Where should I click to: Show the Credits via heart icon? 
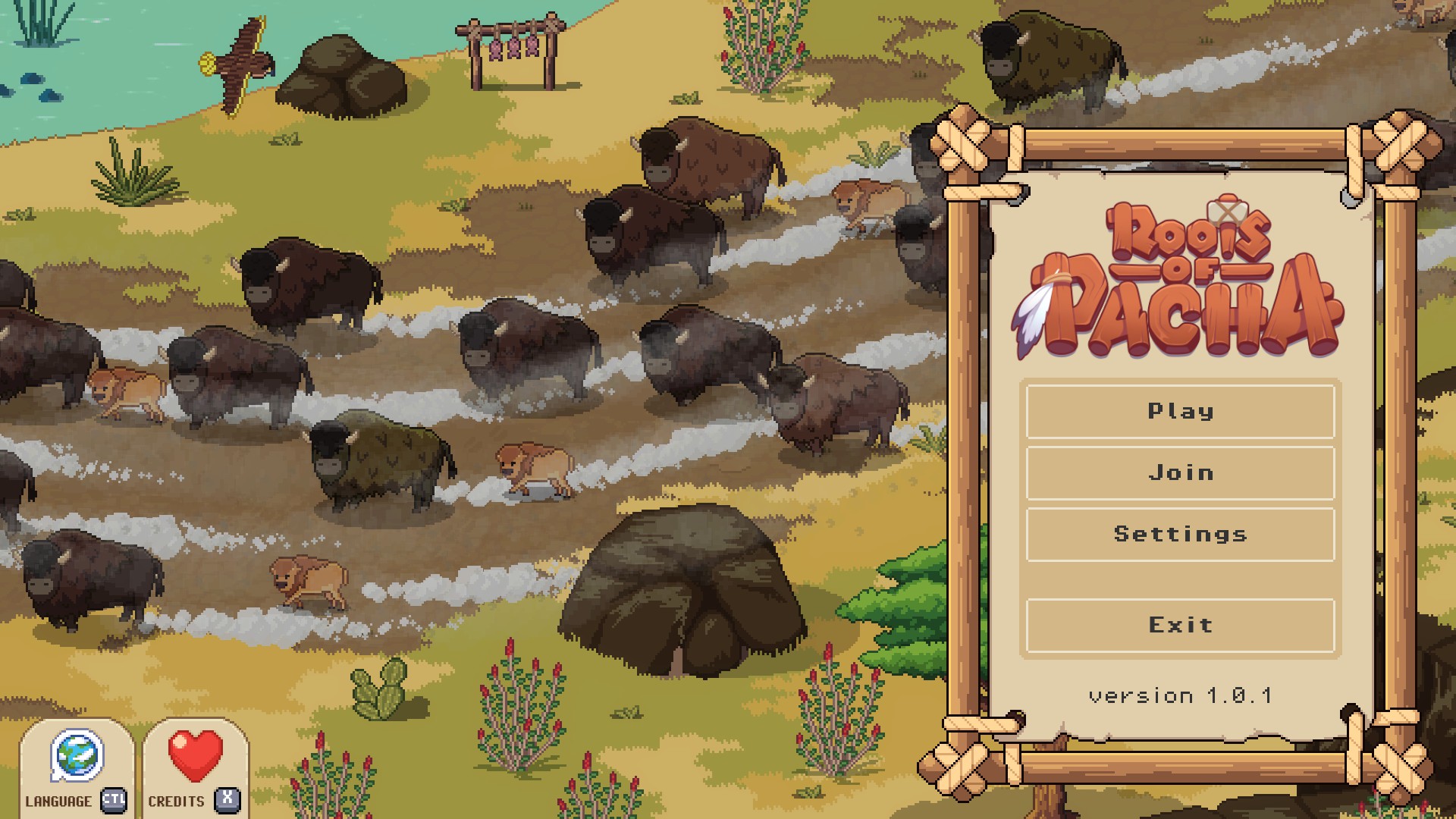pyautogui.click(x=195, y=757)
